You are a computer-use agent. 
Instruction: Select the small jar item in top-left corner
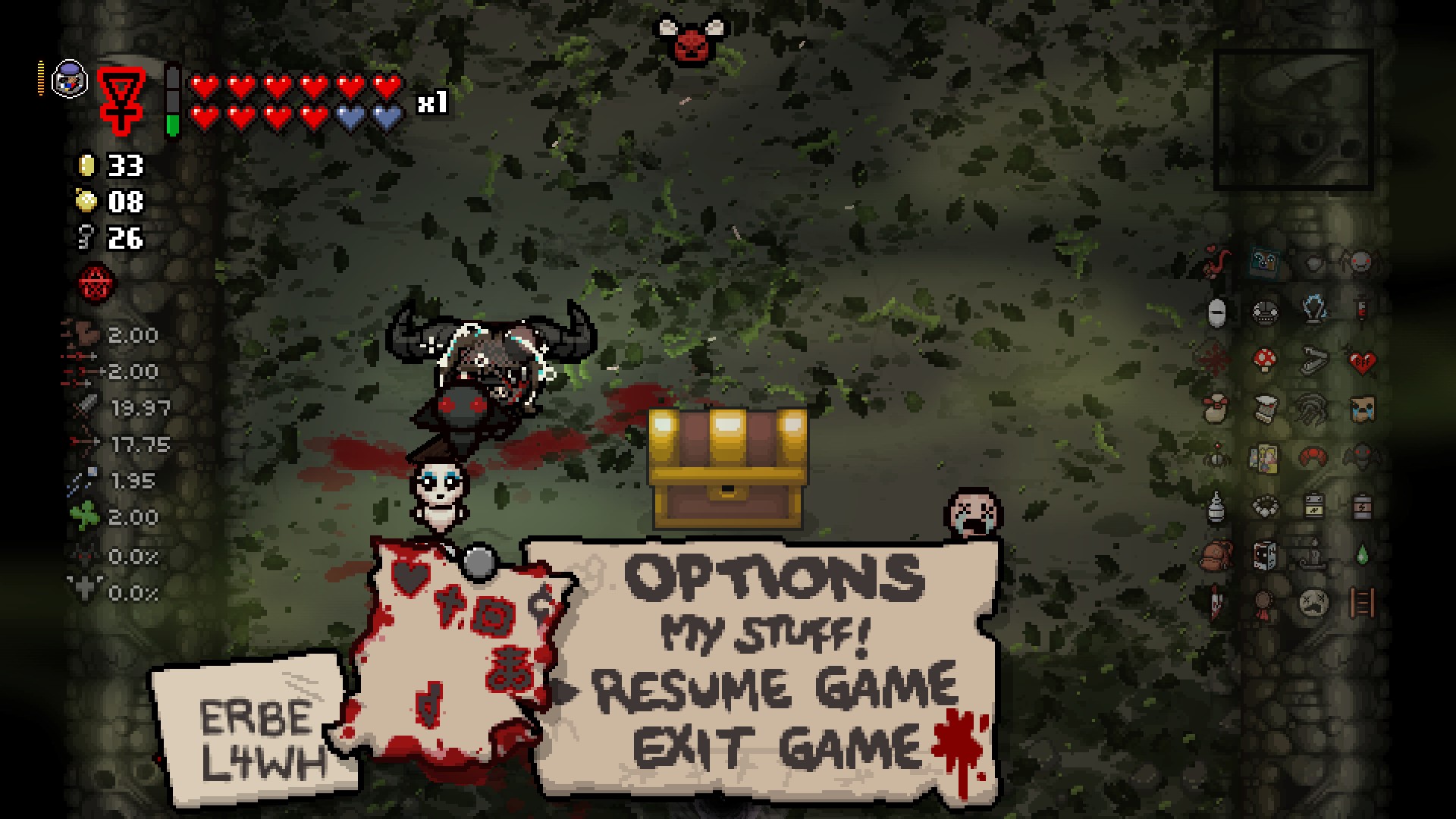coord(70,78)
